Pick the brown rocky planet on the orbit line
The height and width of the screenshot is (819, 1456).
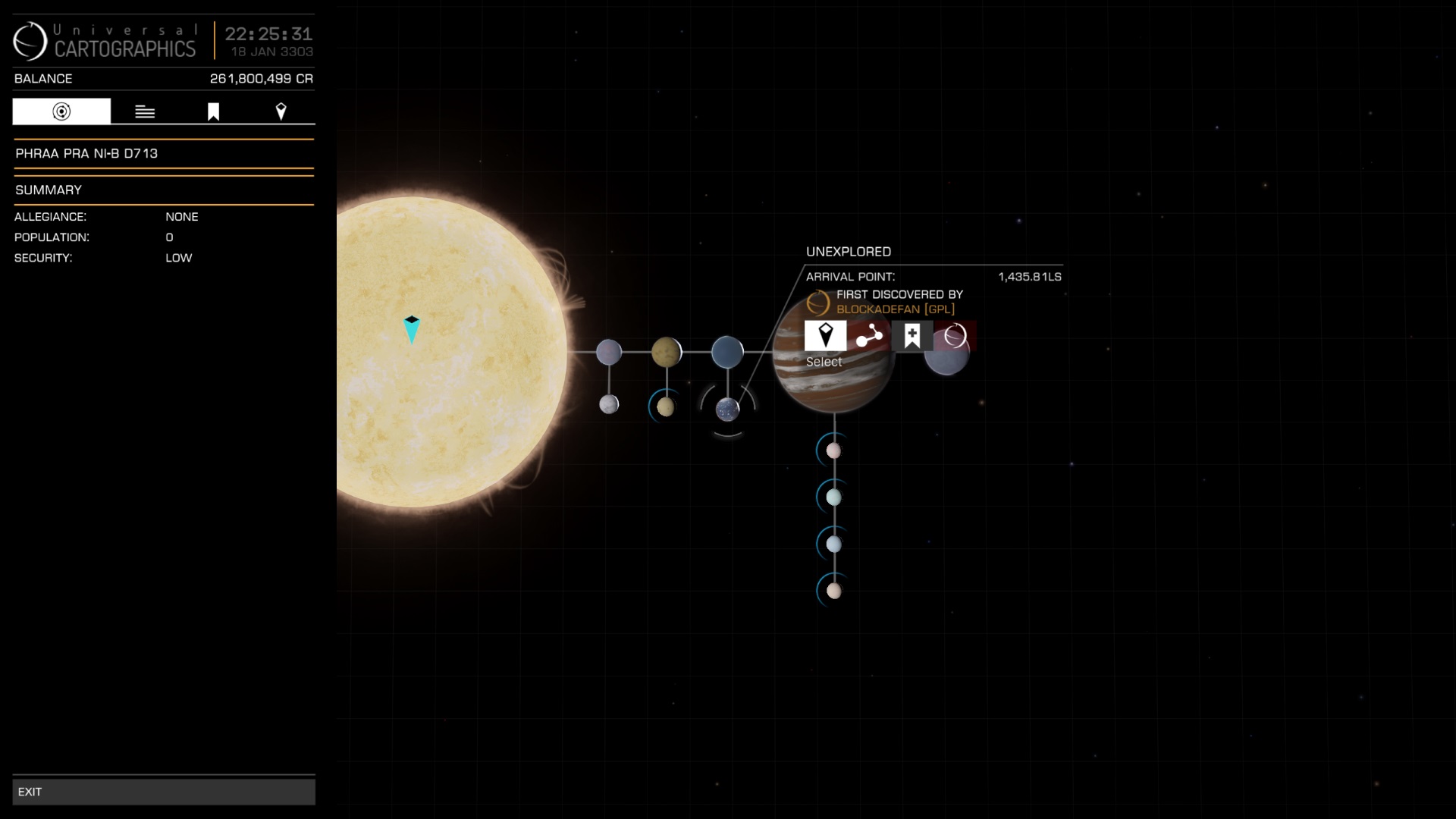click(x=666, y=352)
